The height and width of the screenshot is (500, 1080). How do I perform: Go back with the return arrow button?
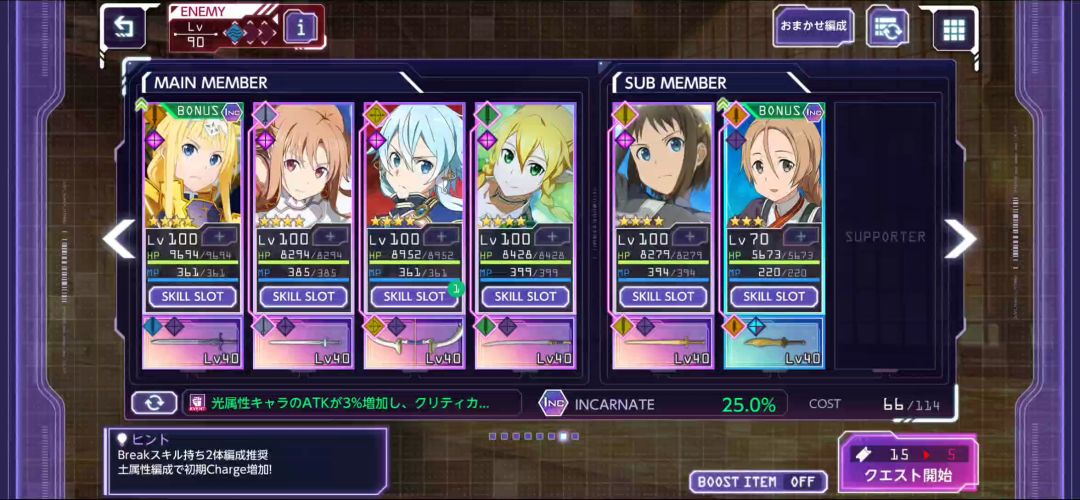(x=124, y=28)
